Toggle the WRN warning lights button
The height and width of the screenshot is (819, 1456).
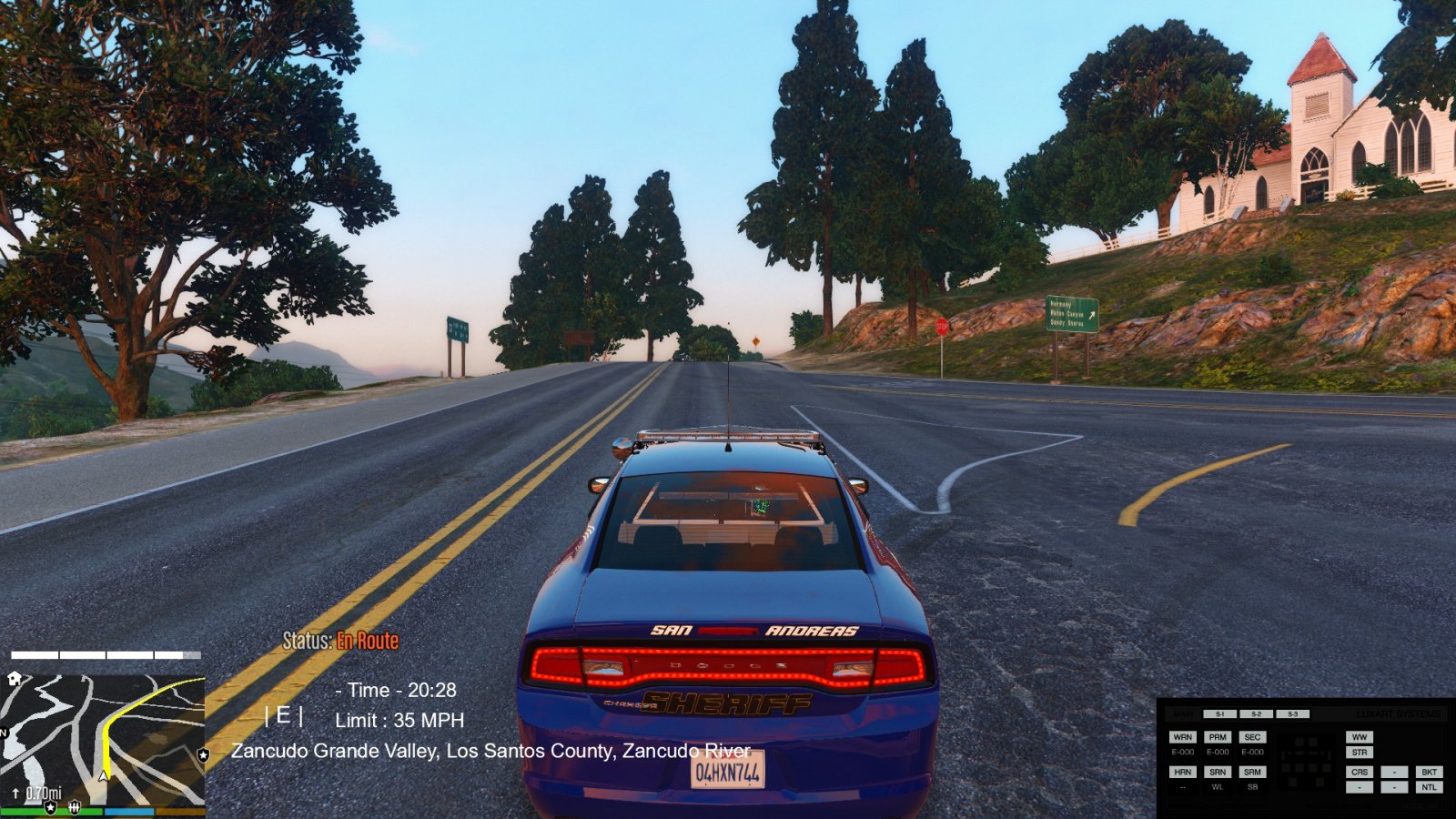[x=1182, y=737]
